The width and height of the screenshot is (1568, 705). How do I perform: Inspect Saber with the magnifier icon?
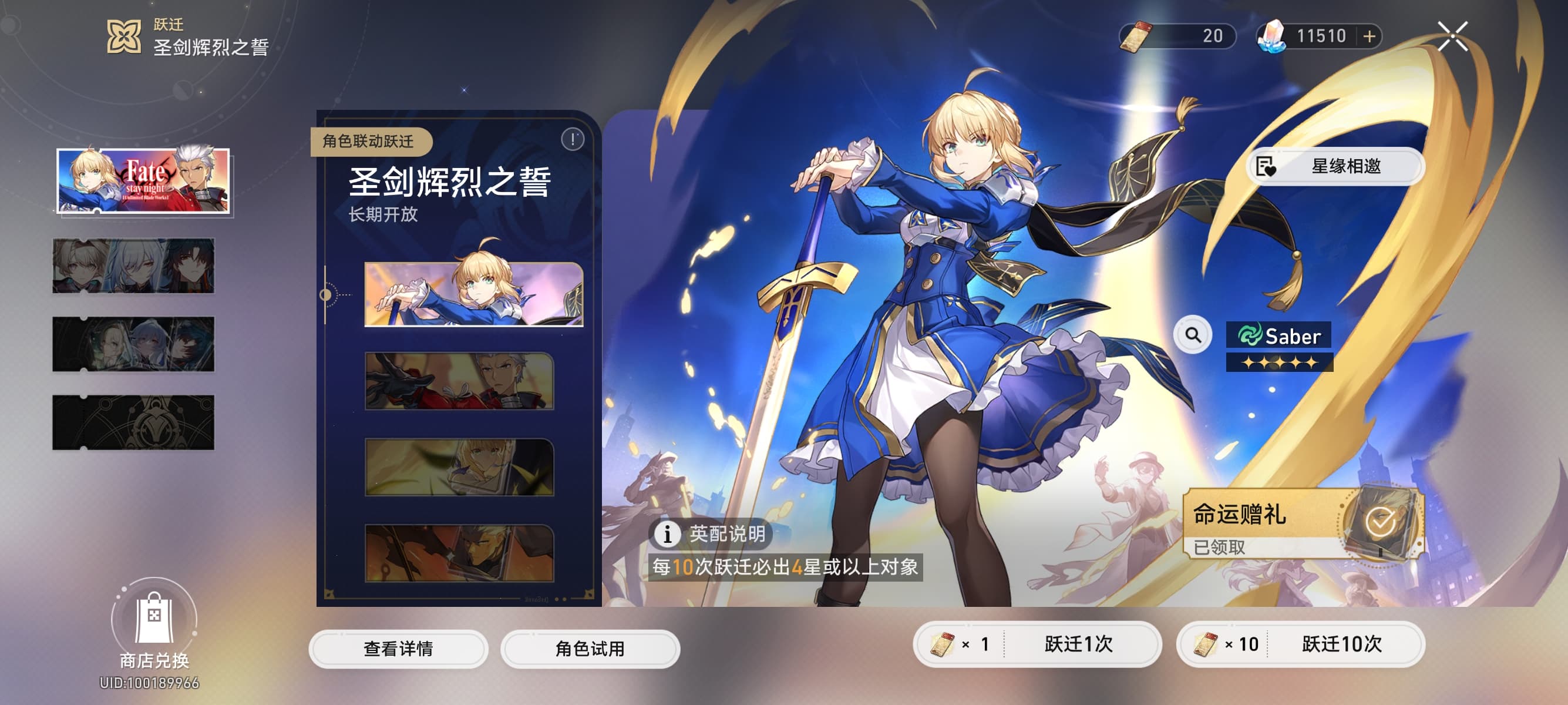point(1193,335)
